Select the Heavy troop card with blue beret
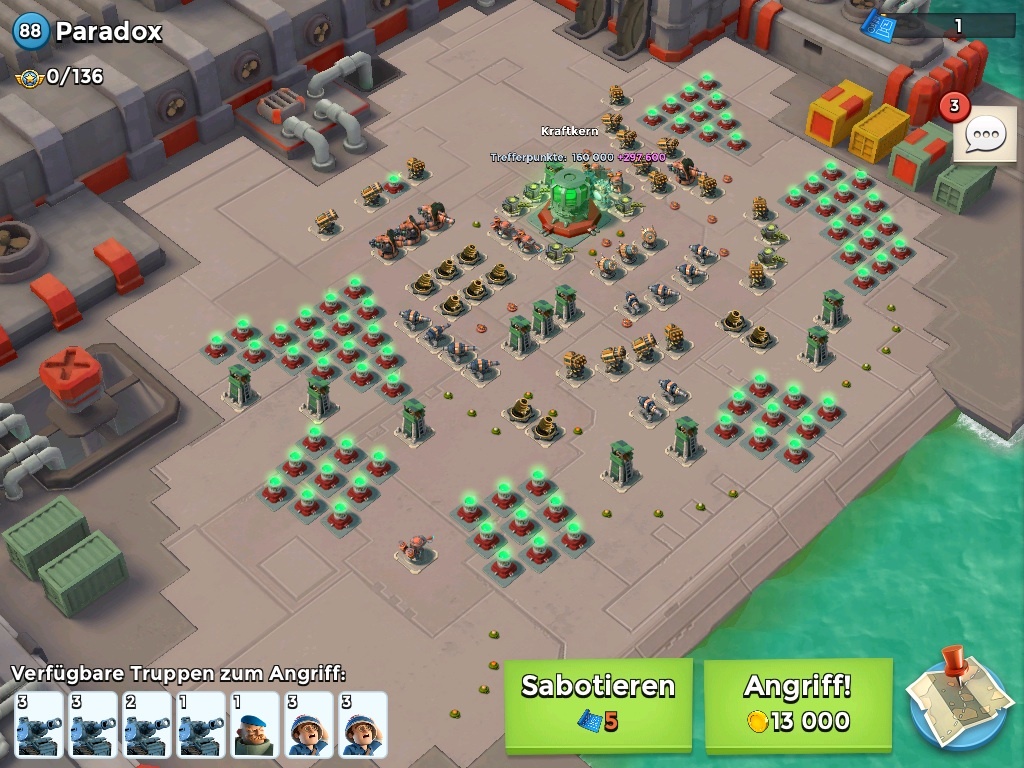 tap(255, 724)
